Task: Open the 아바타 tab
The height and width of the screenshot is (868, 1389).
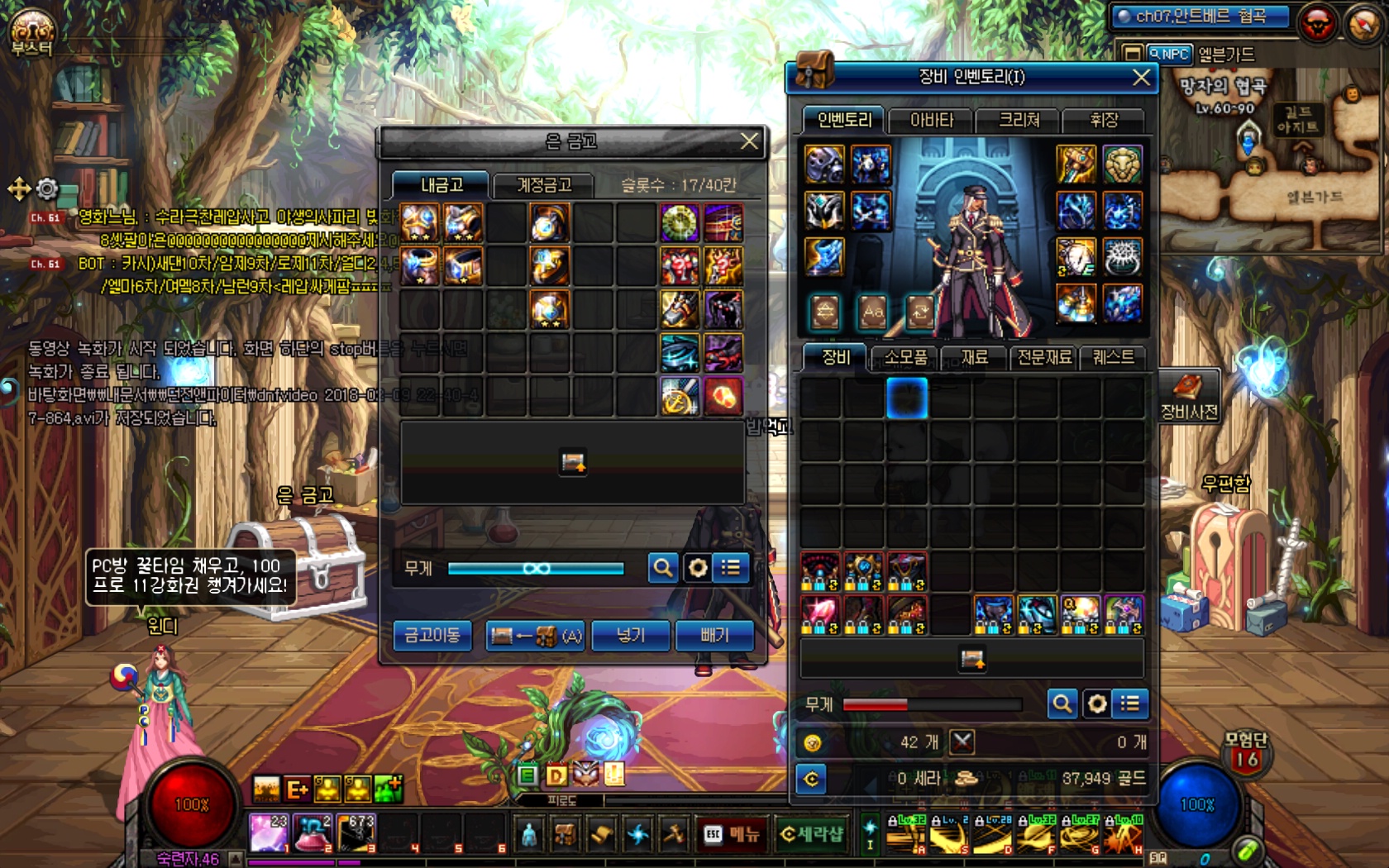Action: click(931, 121)
